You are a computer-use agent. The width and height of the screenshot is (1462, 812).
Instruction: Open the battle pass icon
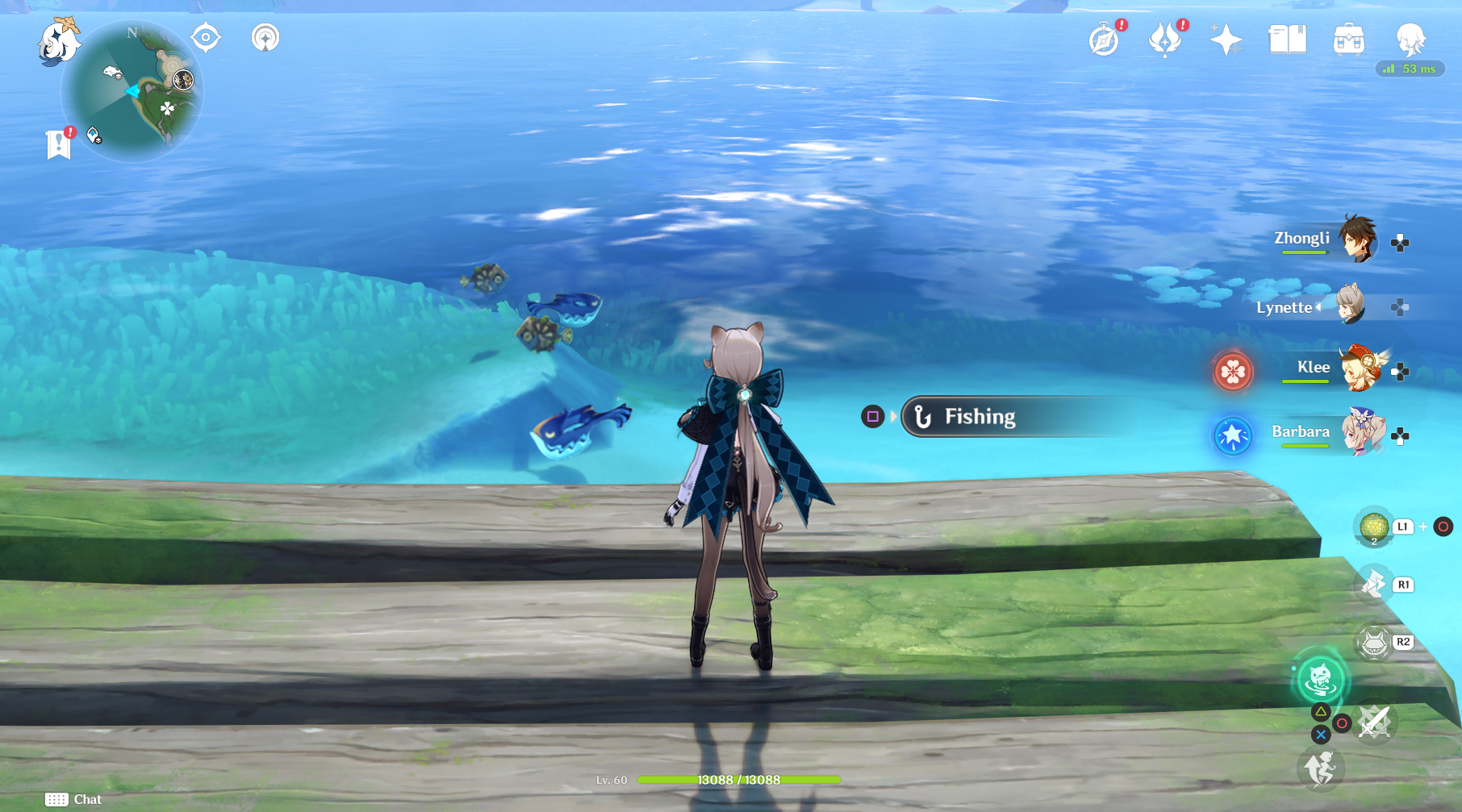click(1165, 40)
